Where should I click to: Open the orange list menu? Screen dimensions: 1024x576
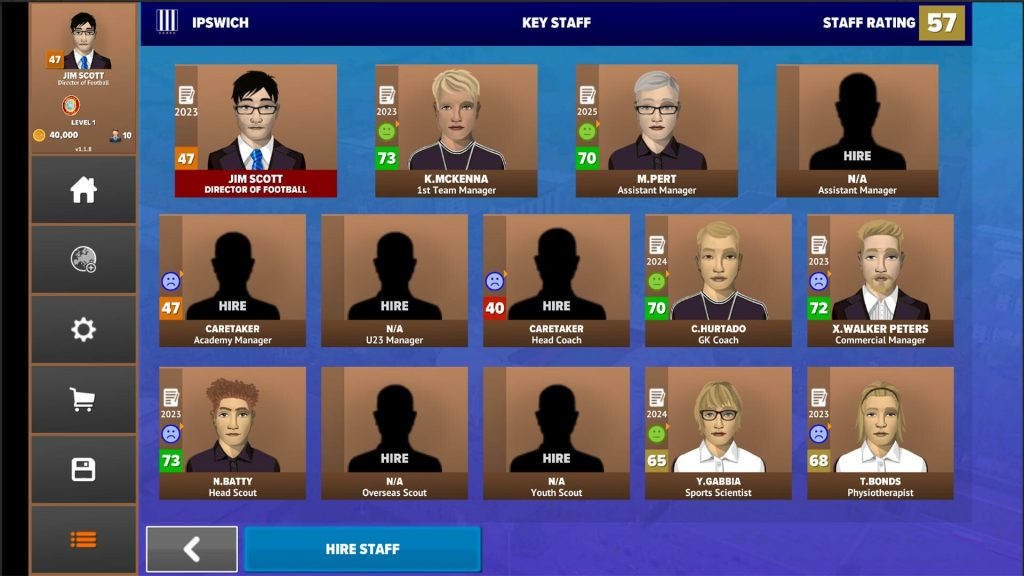click(x=83, y=539)
